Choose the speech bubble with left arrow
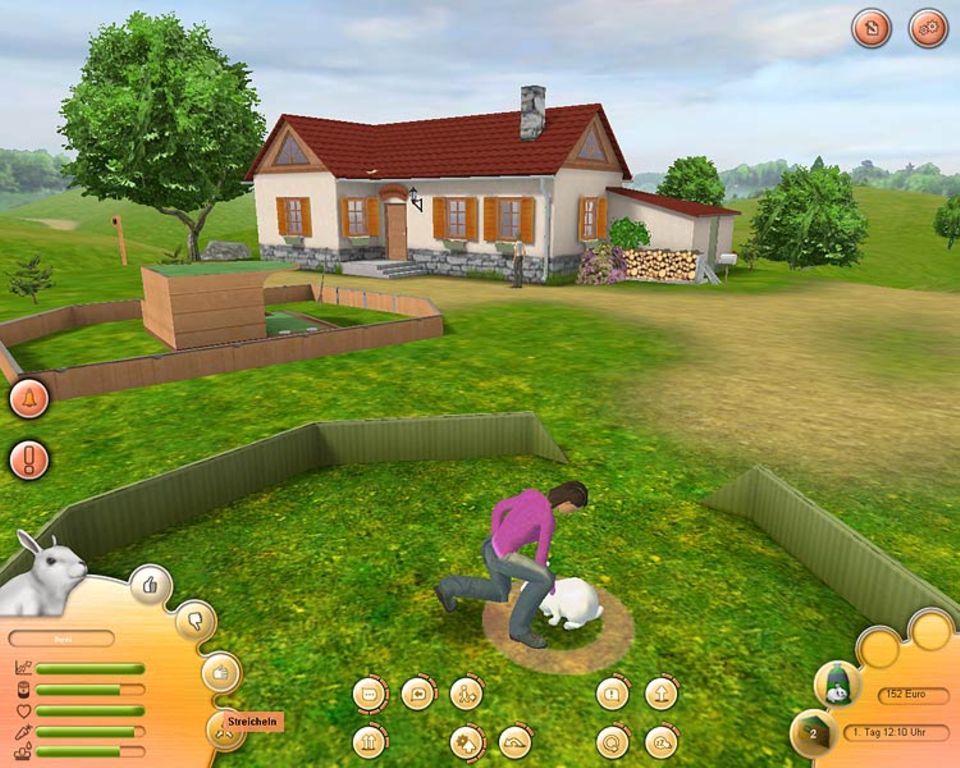The height and width of the screenshot is (768, 960). tap(418, 693)
